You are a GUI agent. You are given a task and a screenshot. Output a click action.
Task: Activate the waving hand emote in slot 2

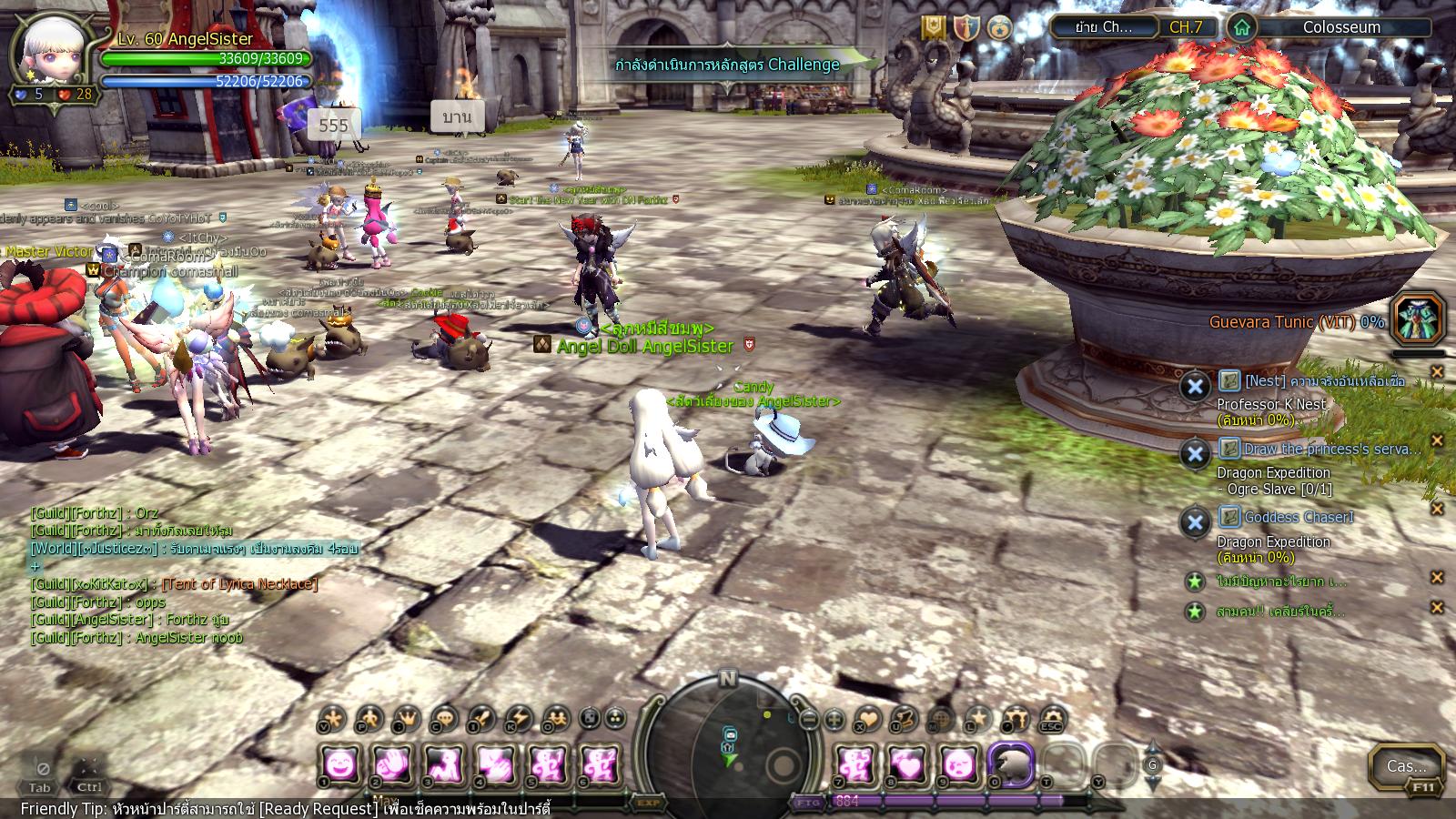click(x=391, y=764)
